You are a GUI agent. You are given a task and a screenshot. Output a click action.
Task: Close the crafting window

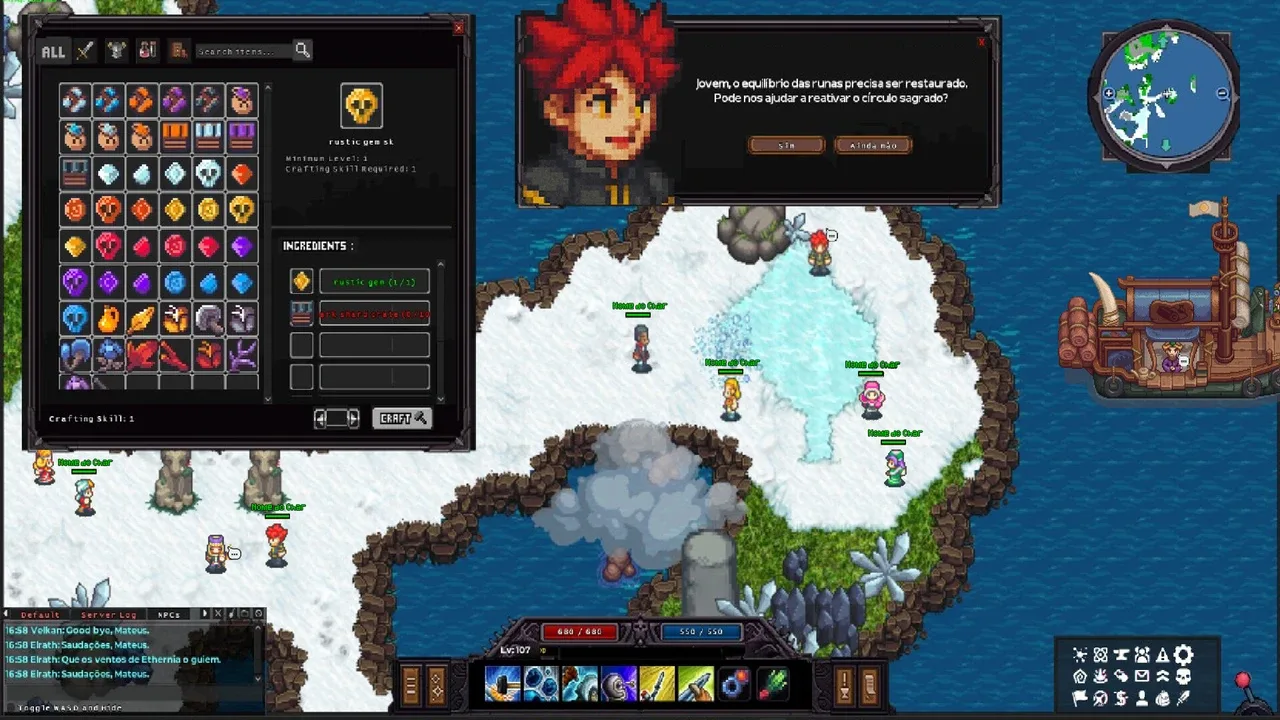tap(459, 28)
